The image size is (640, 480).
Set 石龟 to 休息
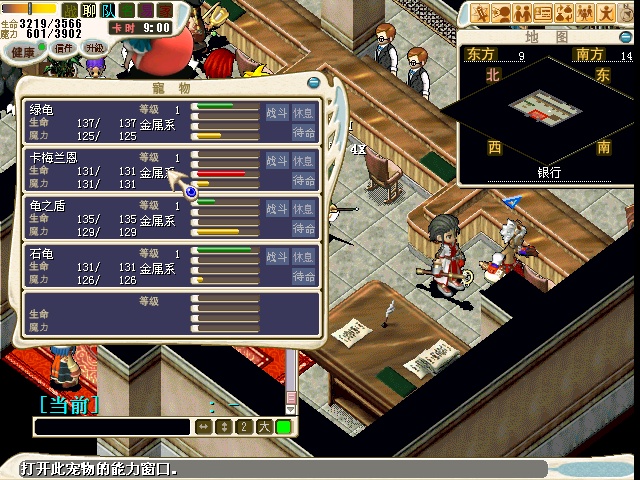point(305,257)
